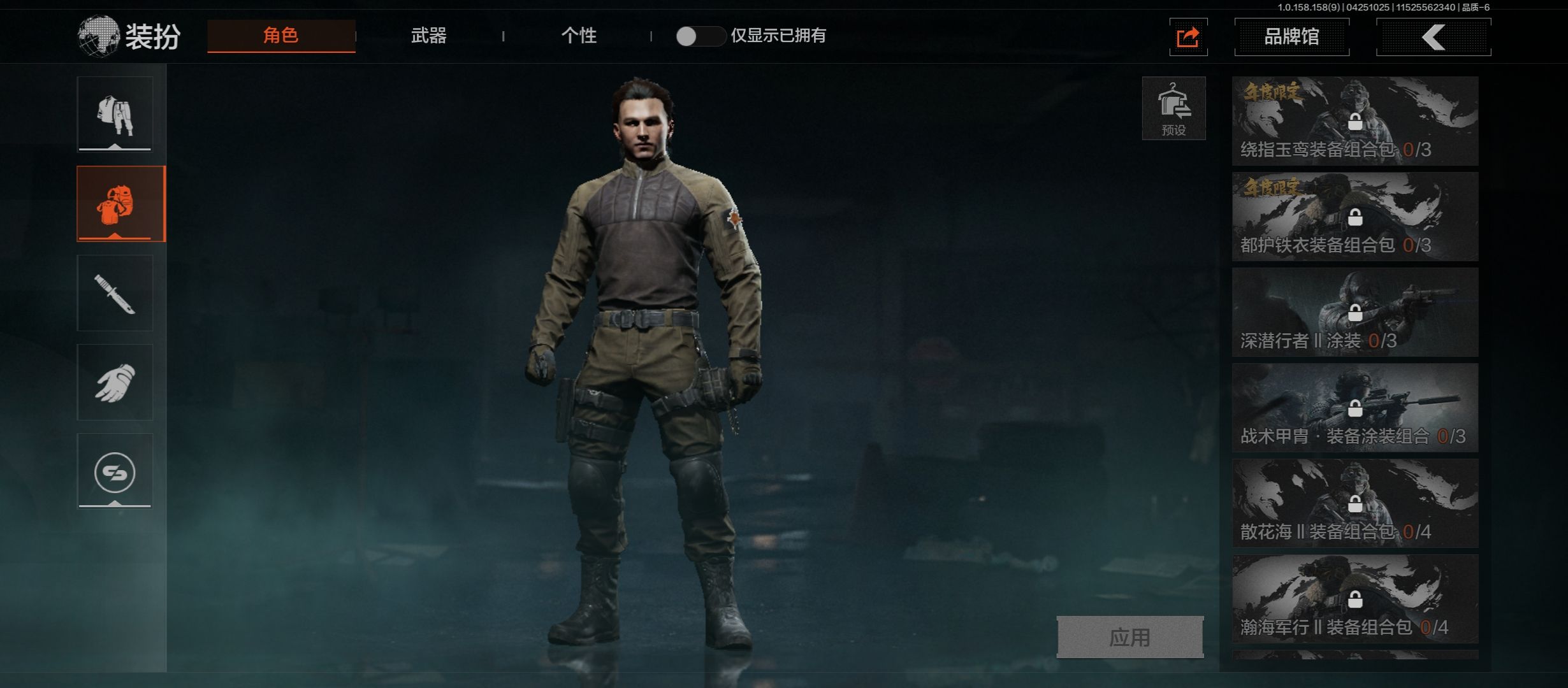Pick the 深潜行者 II 涂装 skin

pos(1354,312)
